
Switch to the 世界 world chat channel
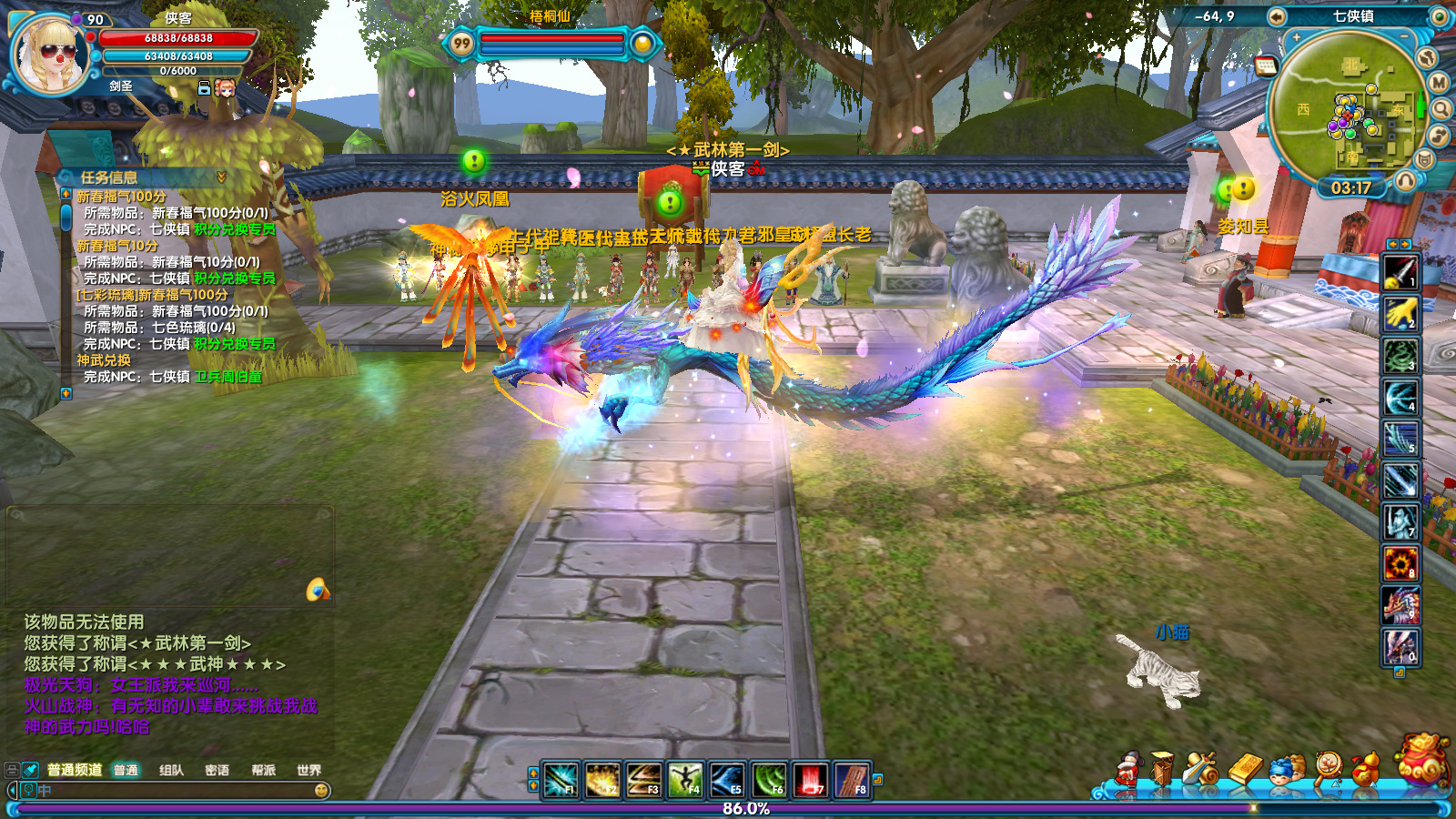click(x=308, y=771)
